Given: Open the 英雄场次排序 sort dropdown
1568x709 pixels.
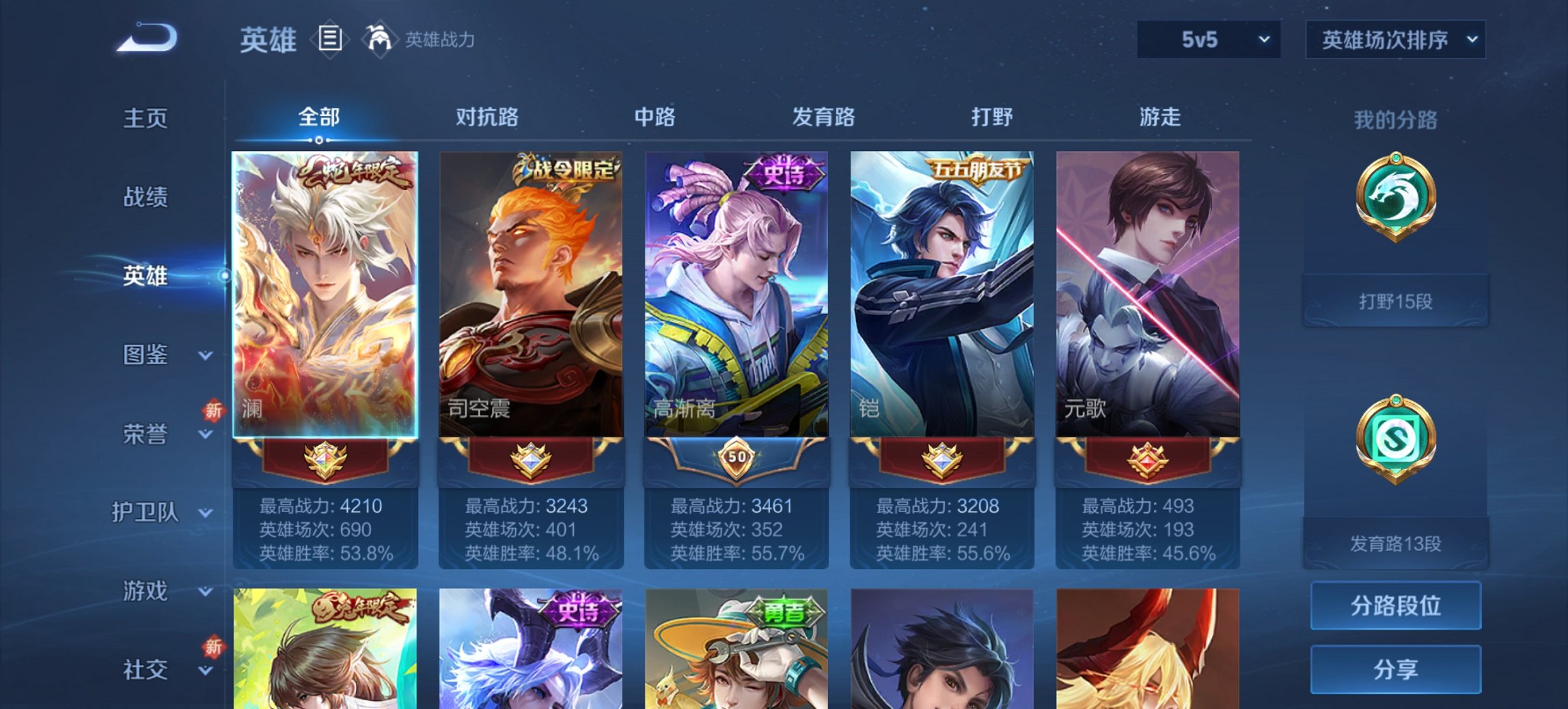Looking at the screenshot, I should pyautogui.click(x=1394, y=39).
